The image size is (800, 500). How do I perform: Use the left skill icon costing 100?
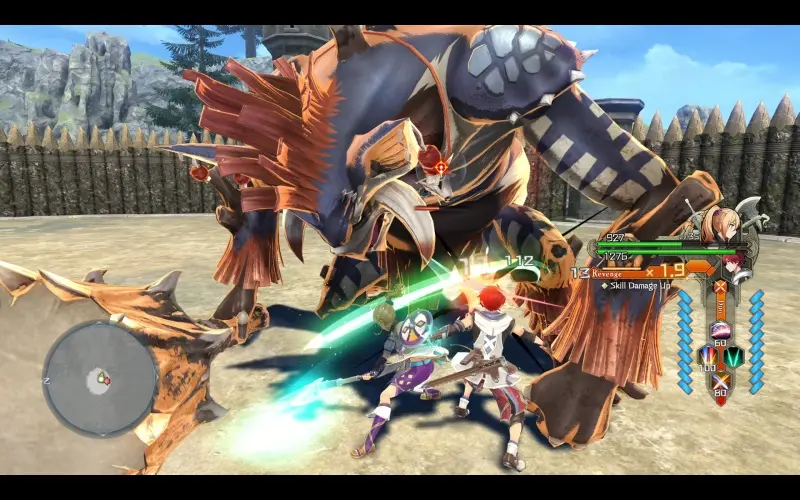707,355
